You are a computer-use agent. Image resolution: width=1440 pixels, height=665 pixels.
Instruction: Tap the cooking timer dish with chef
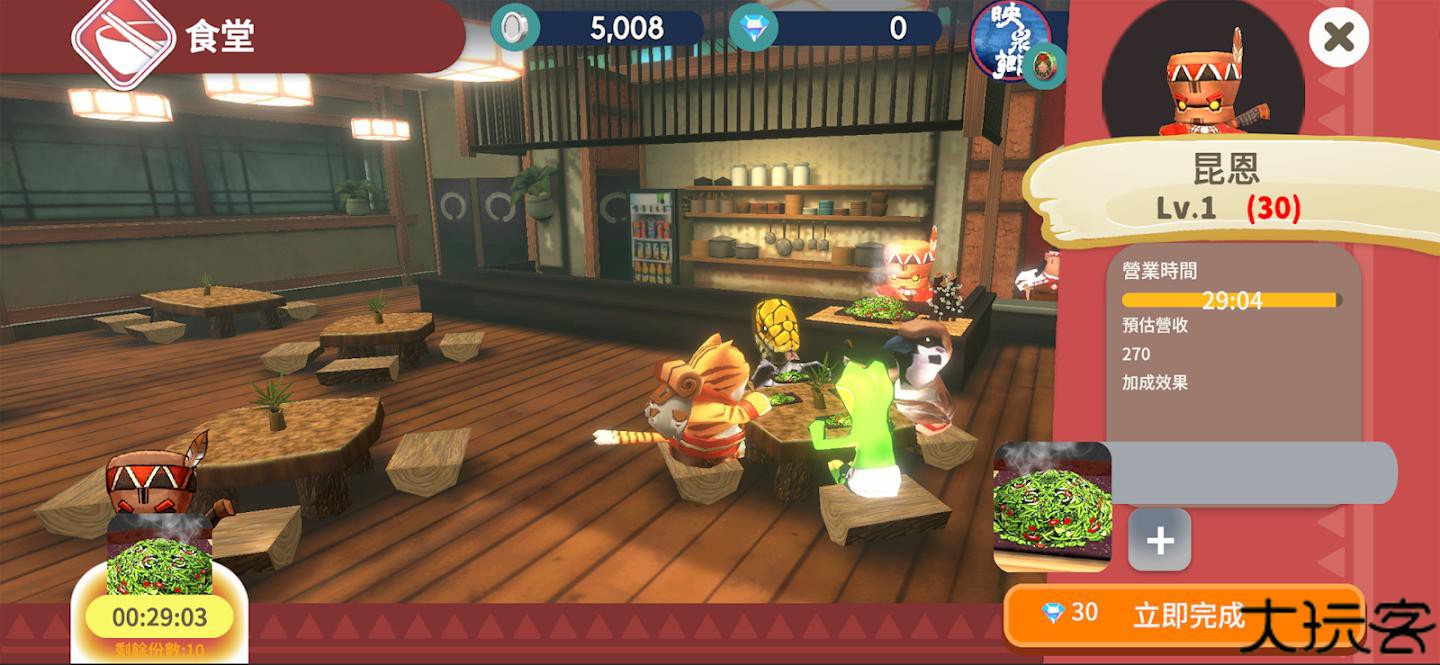(159, 560)
